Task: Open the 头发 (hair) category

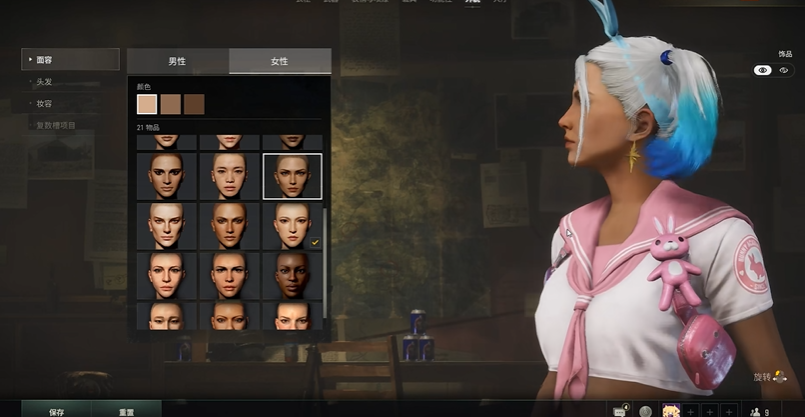Action: click(x=45, y=81)
